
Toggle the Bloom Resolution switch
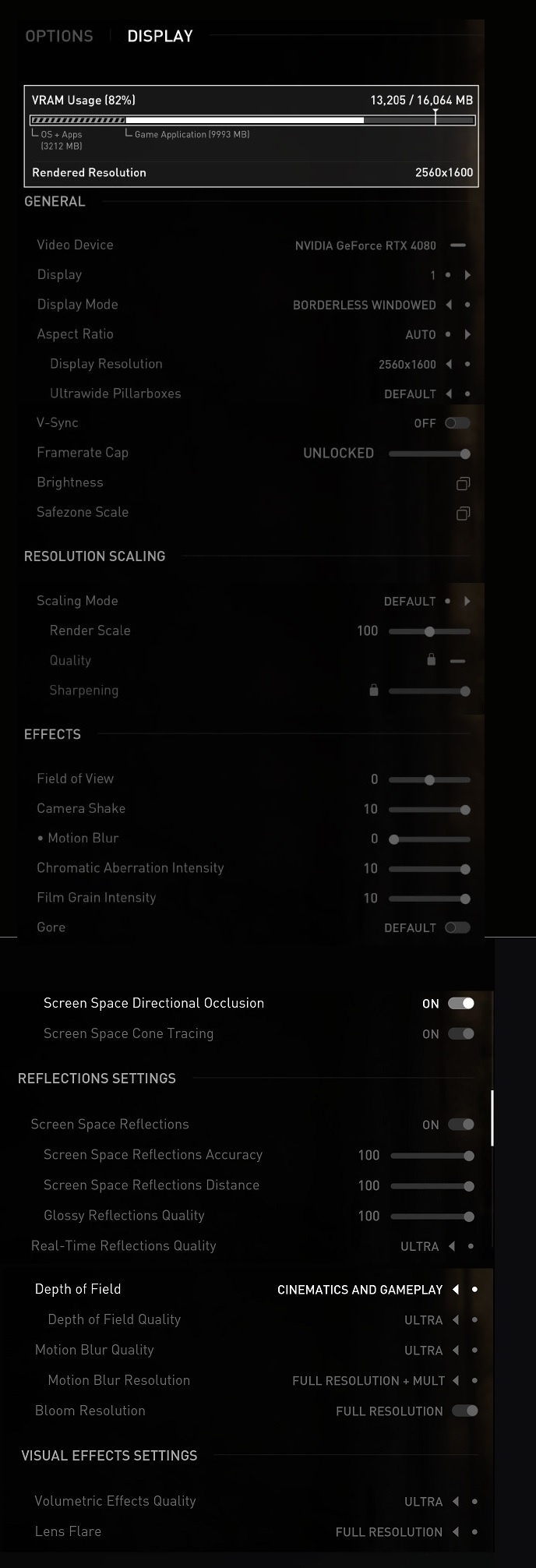coord(465,1411)
